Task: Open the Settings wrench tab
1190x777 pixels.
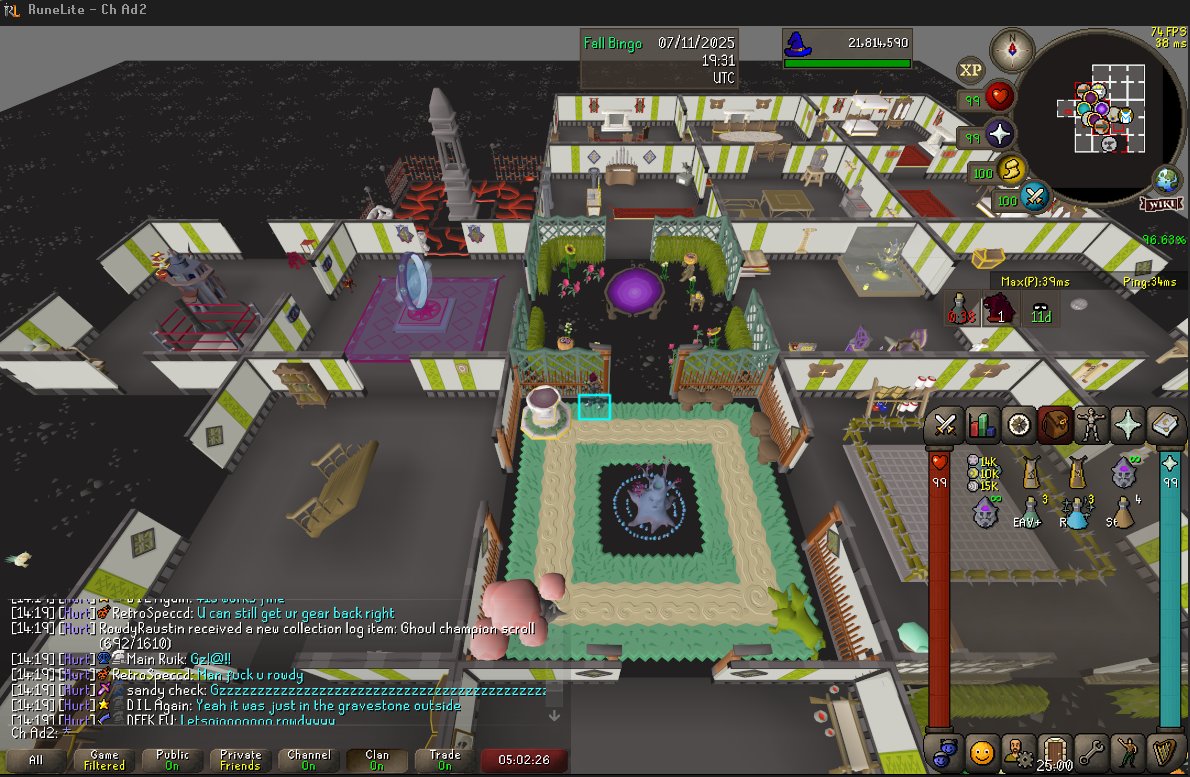Action: point(1091,749)
